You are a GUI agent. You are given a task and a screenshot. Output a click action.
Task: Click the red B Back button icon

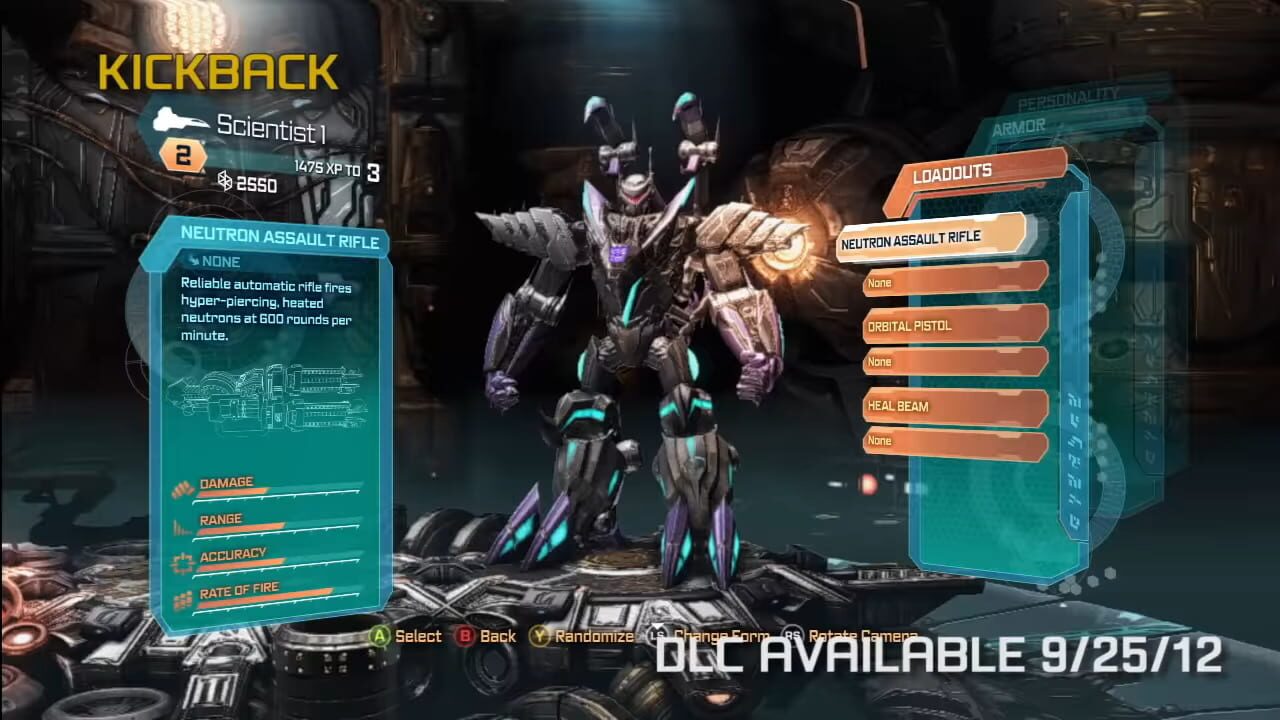[466, 636]
